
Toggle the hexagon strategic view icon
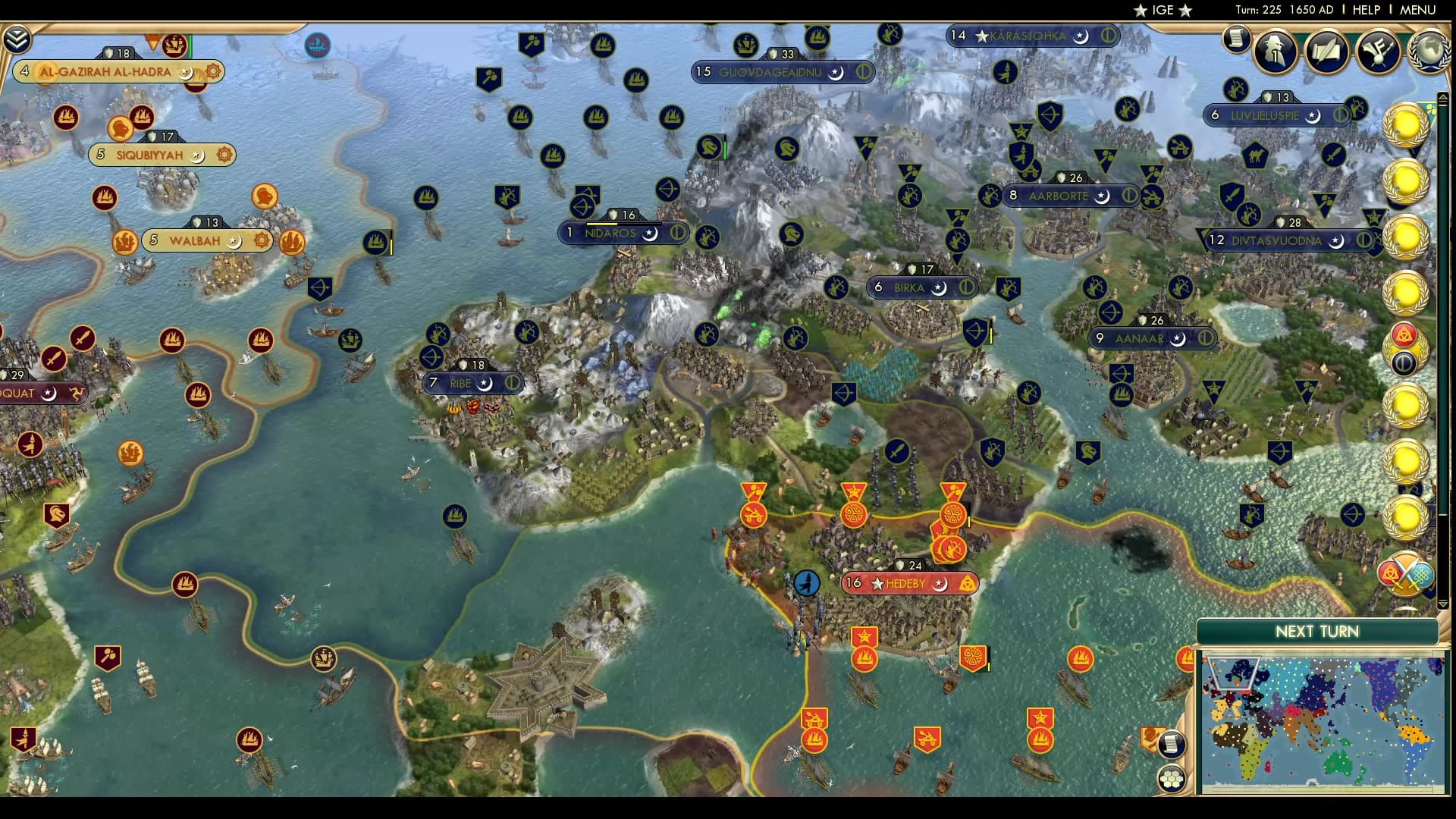tap(1172, 777)
